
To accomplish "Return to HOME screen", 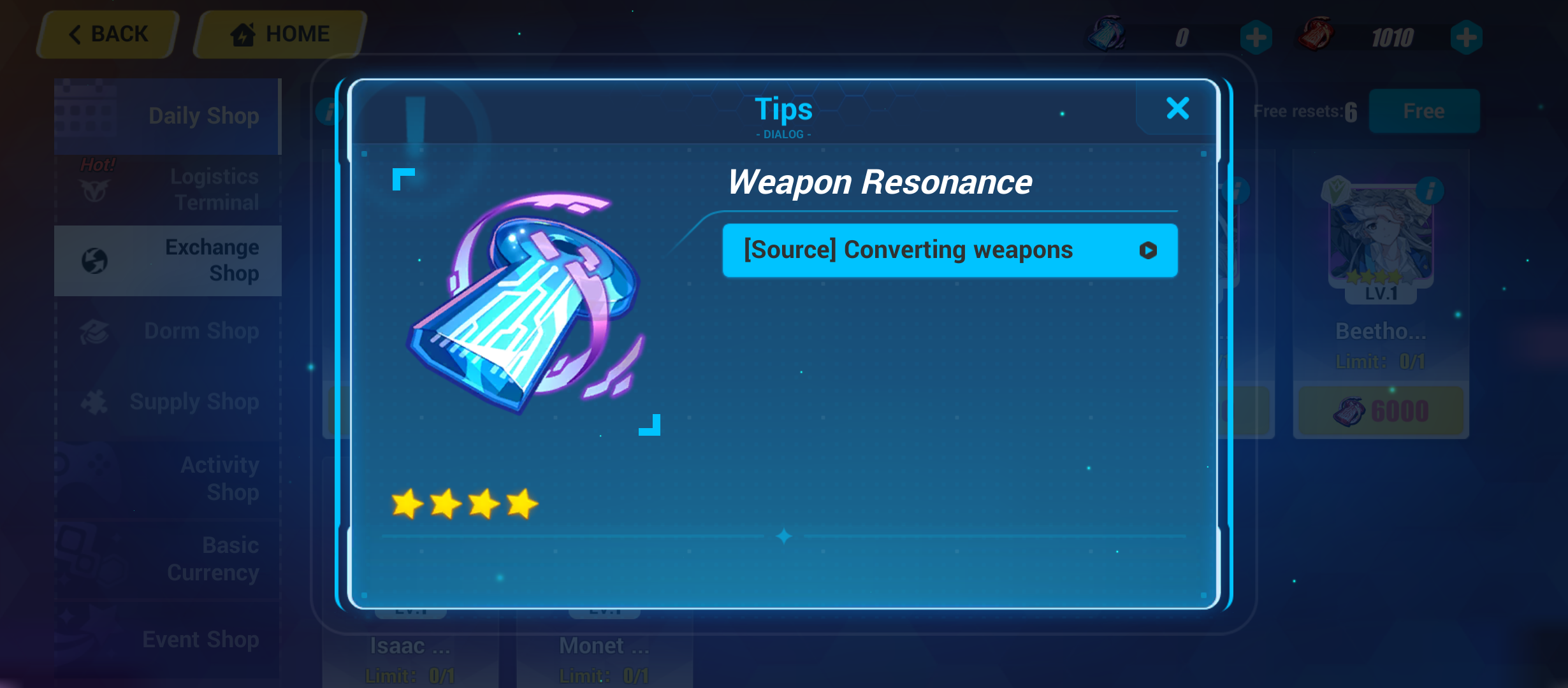I will [x=277, y=33].
